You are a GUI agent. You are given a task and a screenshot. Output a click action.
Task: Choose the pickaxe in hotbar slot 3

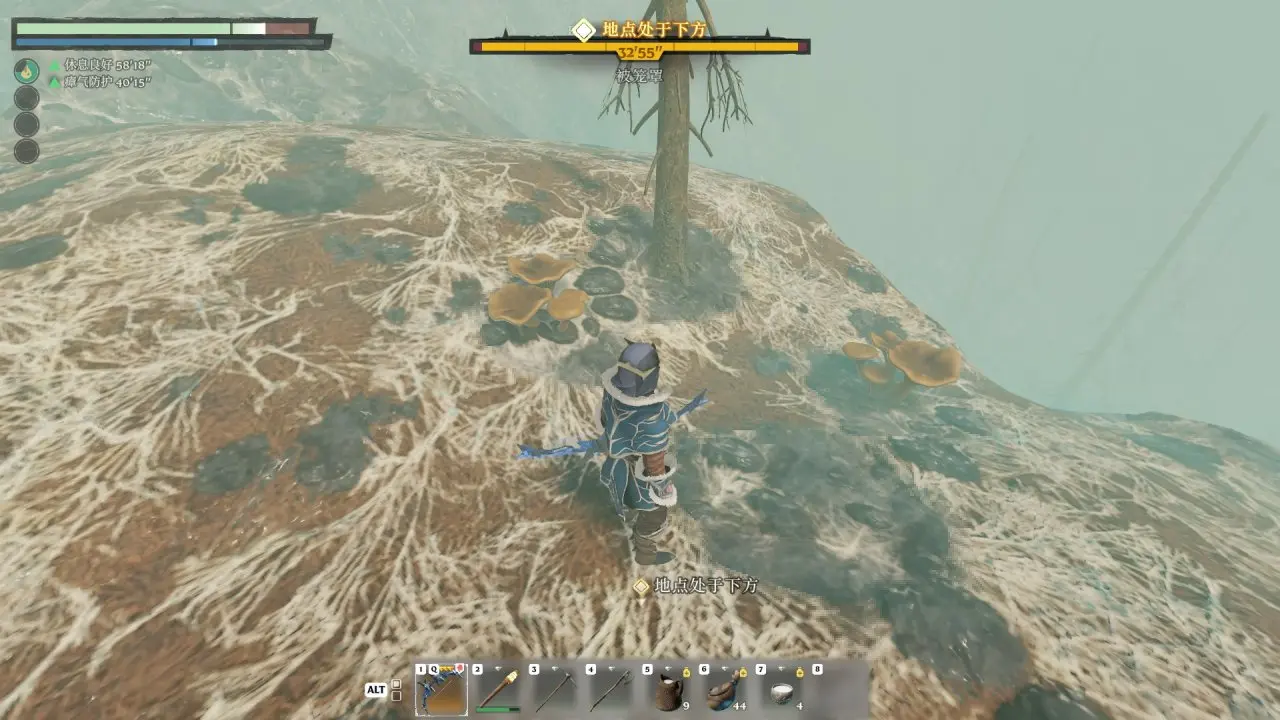[x=554, y=690]
